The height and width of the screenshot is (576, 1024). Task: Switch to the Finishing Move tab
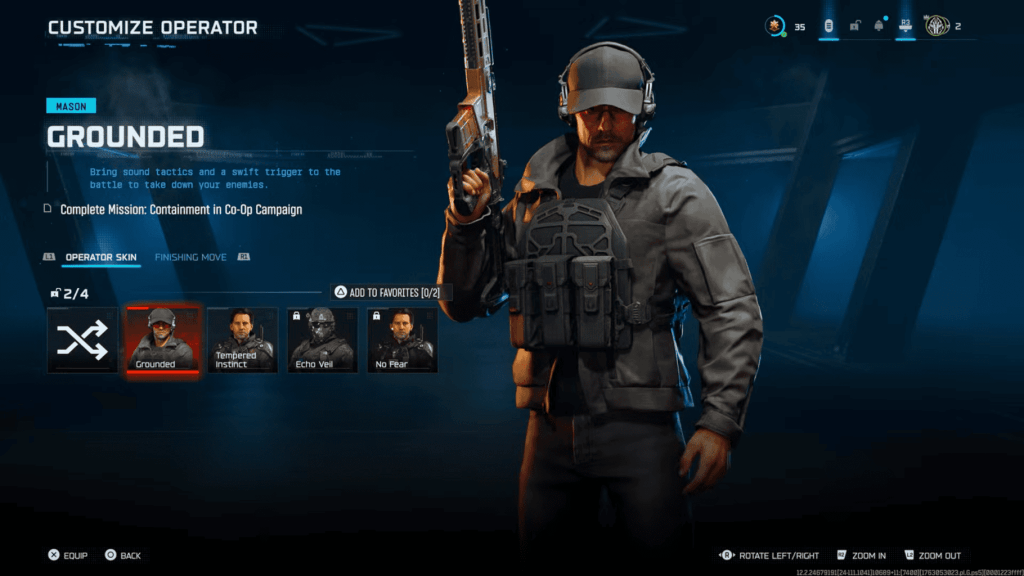pos(190,257)
